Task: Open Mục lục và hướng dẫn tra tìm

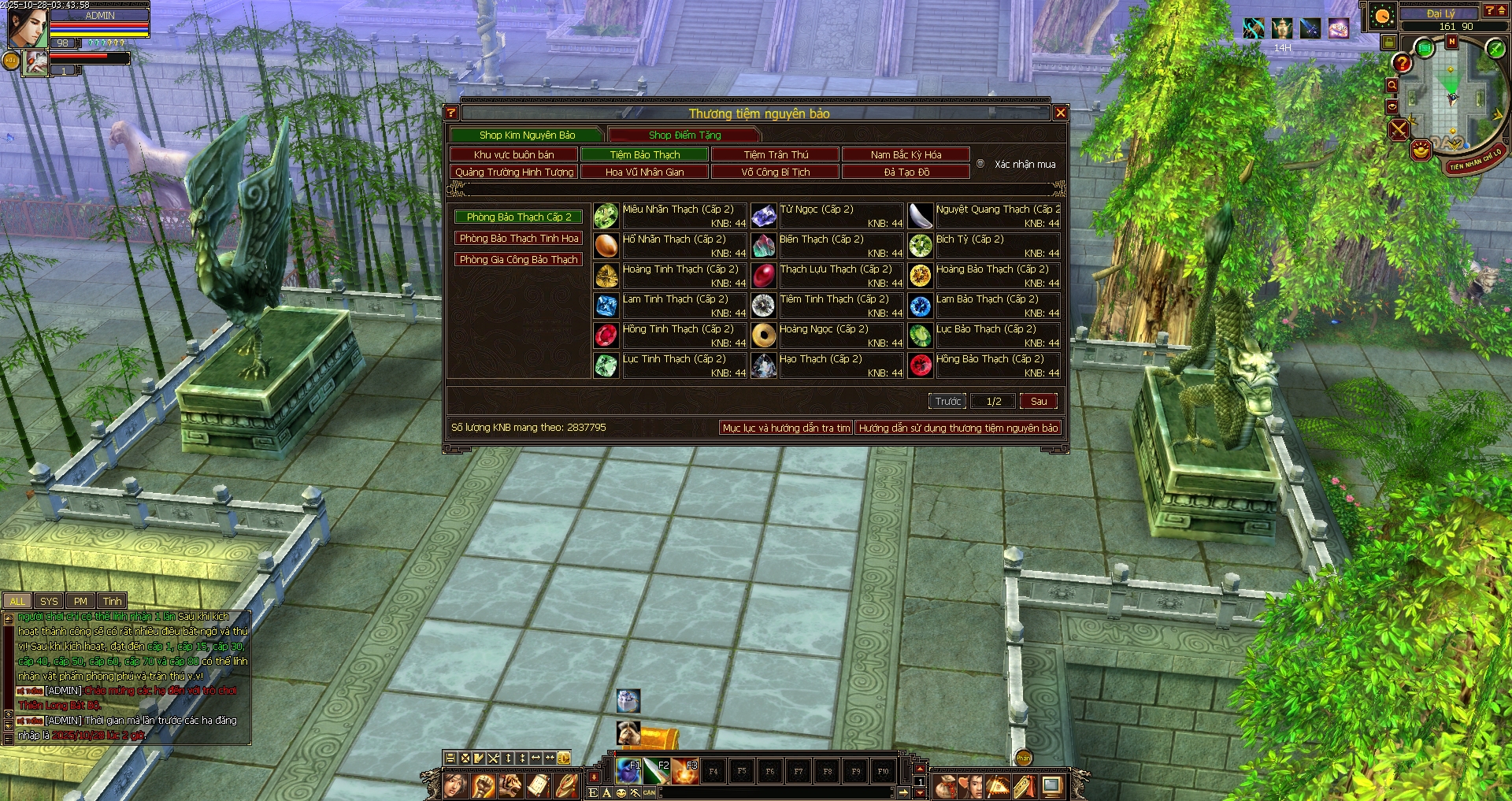Action: pos(786,428)
